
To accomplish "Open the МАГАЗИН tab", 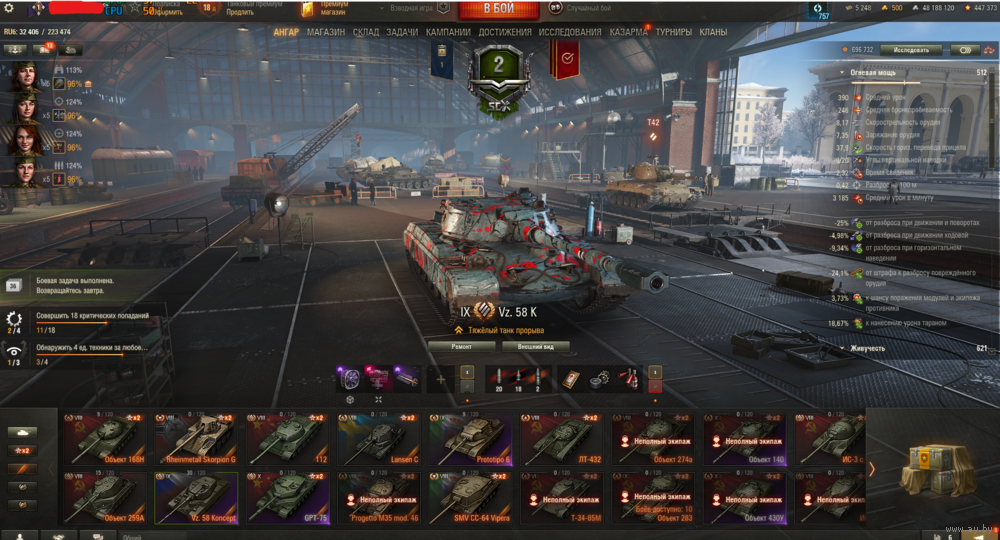I will pos(326,32).
